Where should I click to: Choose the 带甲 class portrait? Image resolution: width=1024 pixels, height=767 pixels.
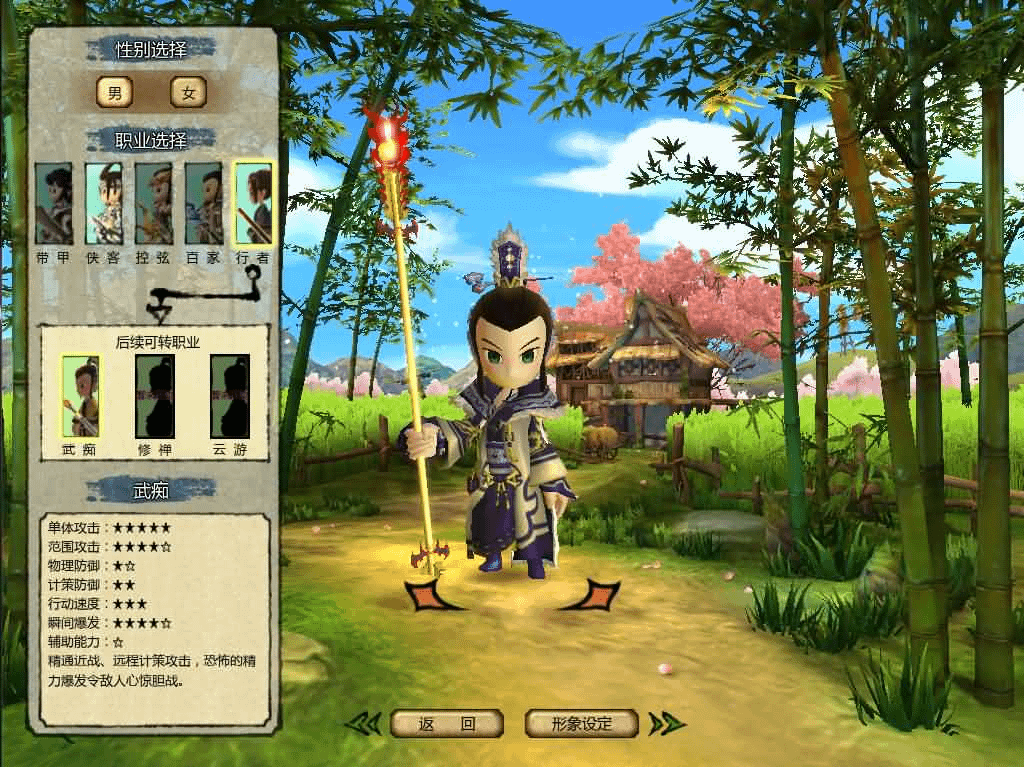[x=53, y=204]
